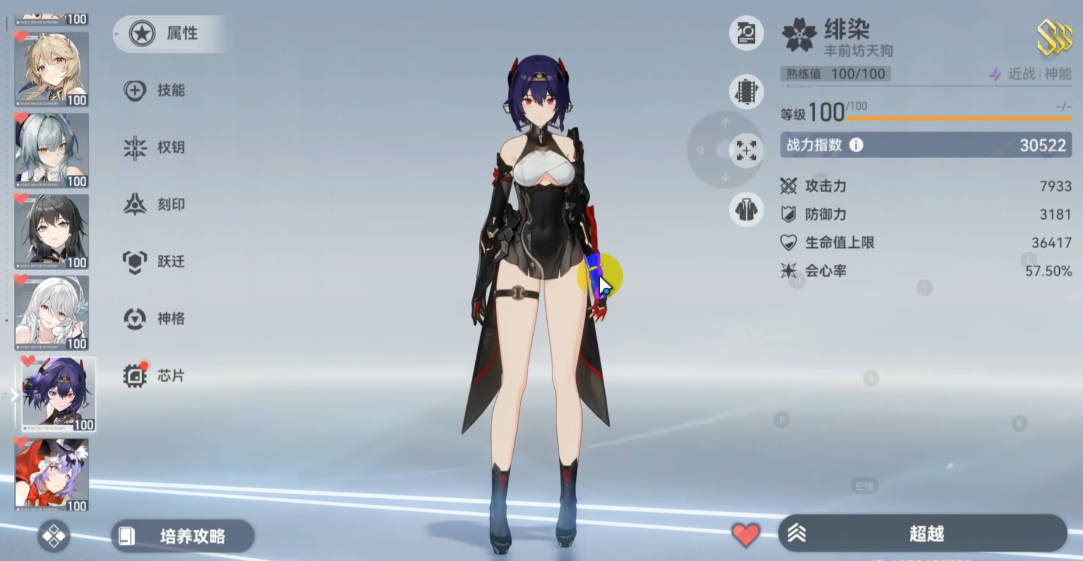Open the 培养攻略 training guide
The image size is (1083, 561).
182,536
